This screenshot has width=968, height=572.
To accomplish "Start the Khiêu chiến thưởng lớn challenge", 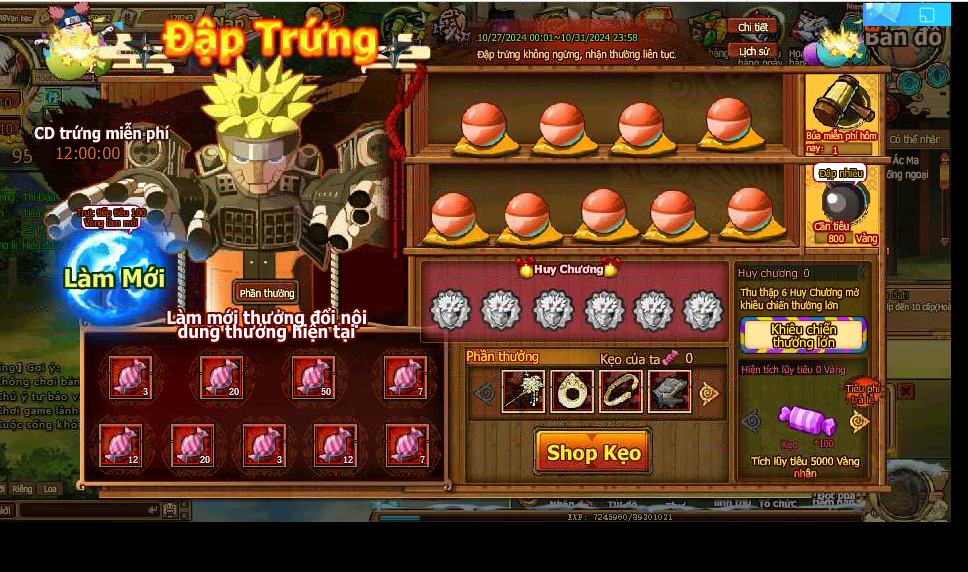I will pos(803,336).
